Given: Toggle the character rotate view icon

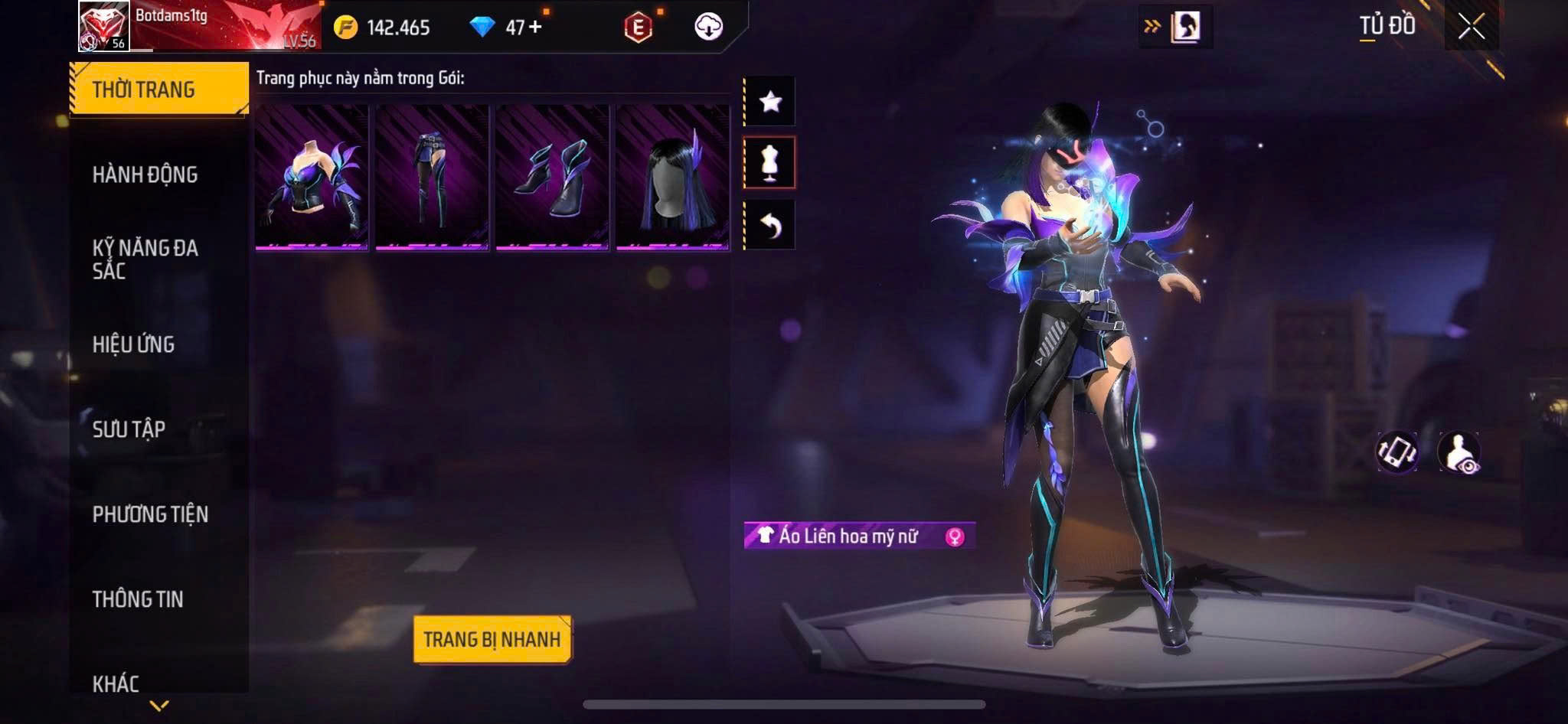Looking at the screenshot, I should tap(1396, 452).
